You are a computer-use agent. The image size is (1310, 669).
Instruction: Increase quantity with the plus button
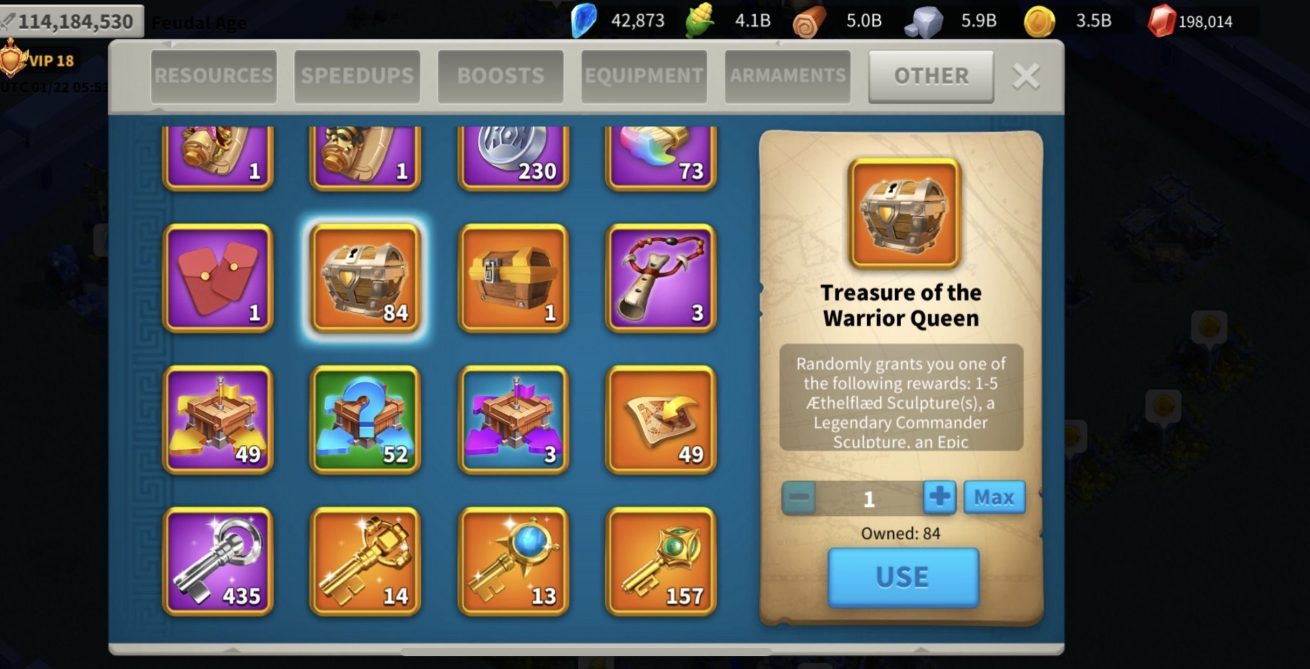939,497
